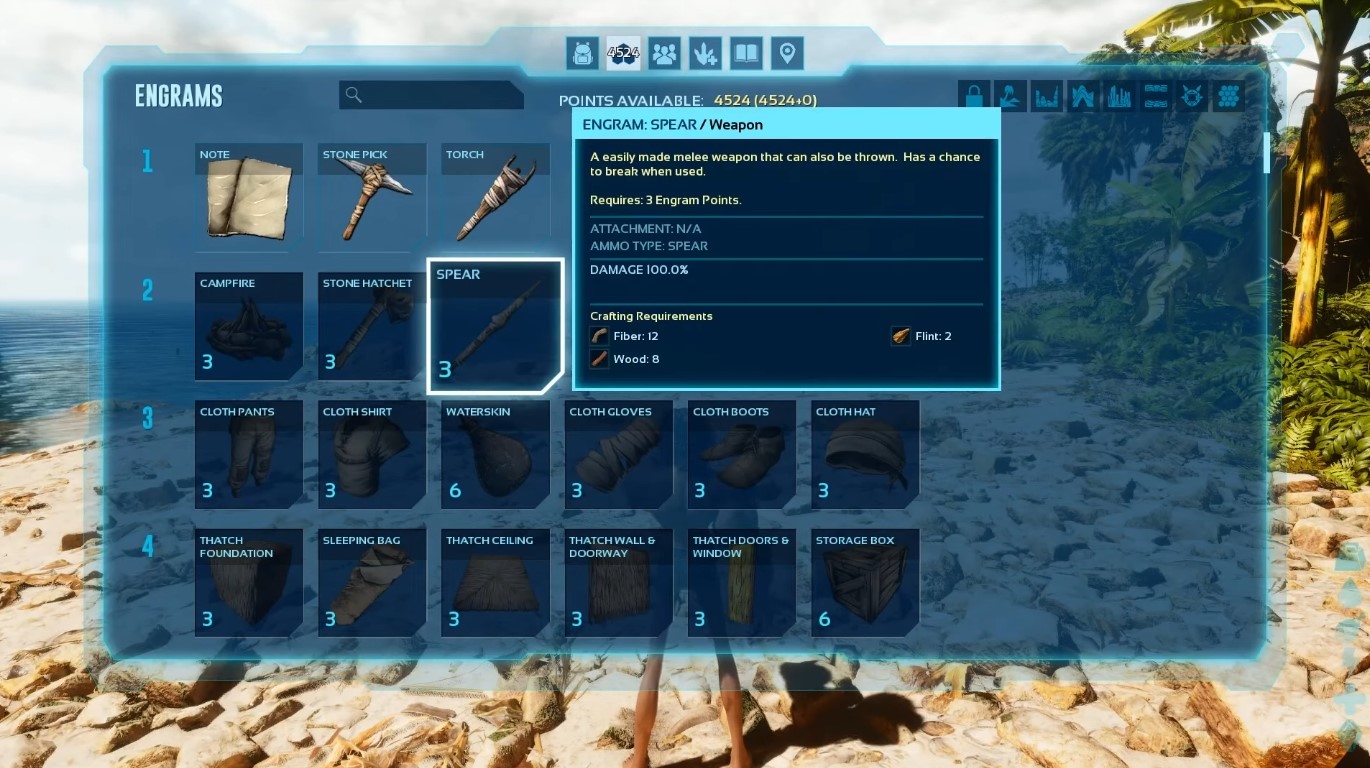Click the creature tame icon
The image size is (1370, 768).
706,53
